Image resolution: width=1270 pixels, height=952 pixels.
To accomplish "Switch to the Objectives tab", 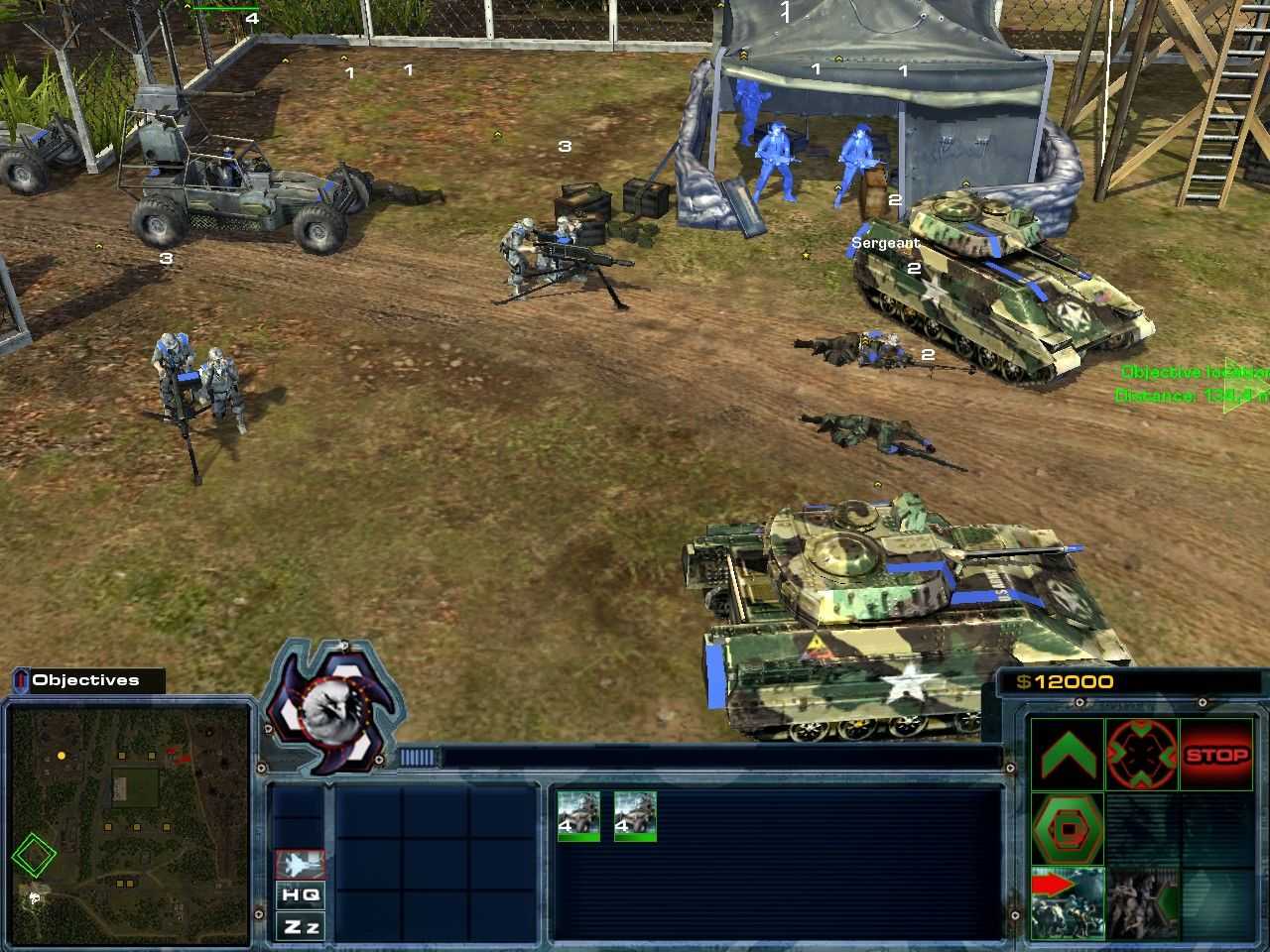I will (85, 680).
